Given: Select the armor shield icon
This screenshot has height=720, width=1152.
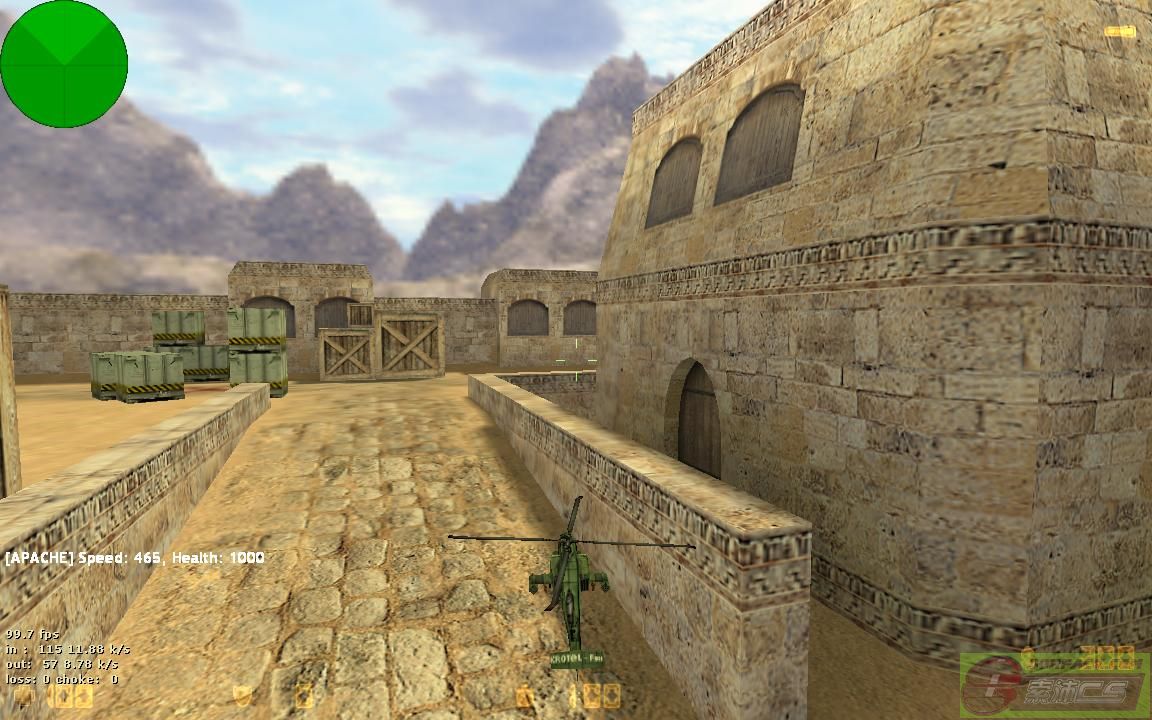Looking at the screenshot, I should (x=243, y=696).
